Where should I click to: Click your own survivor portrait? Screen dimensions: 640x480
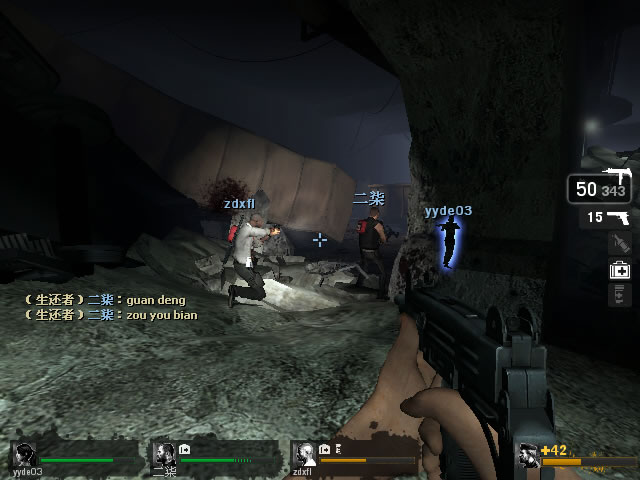(529, 456)
